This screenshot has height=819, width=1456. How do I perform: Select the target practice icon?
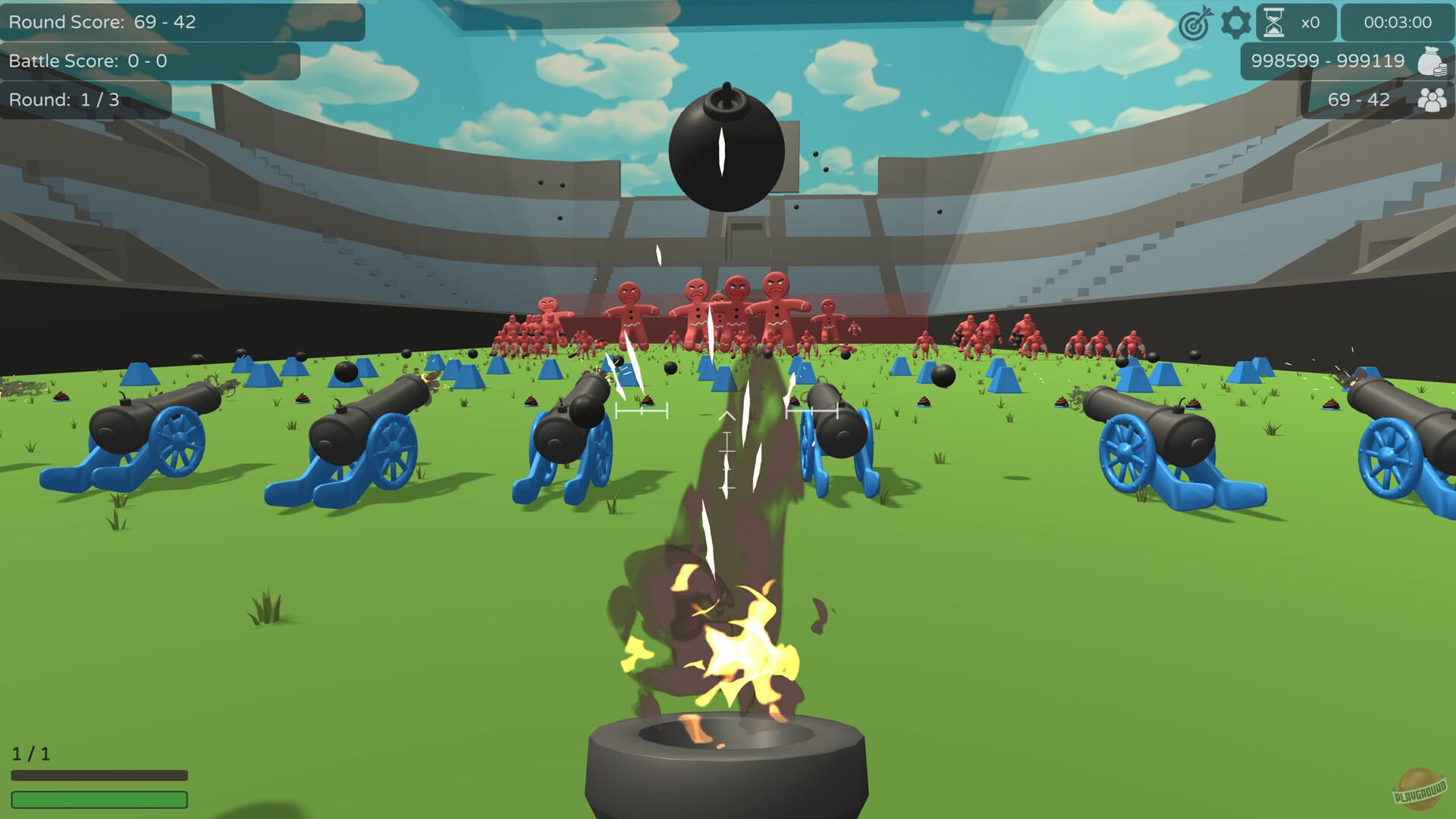(x=1193, y=23)
